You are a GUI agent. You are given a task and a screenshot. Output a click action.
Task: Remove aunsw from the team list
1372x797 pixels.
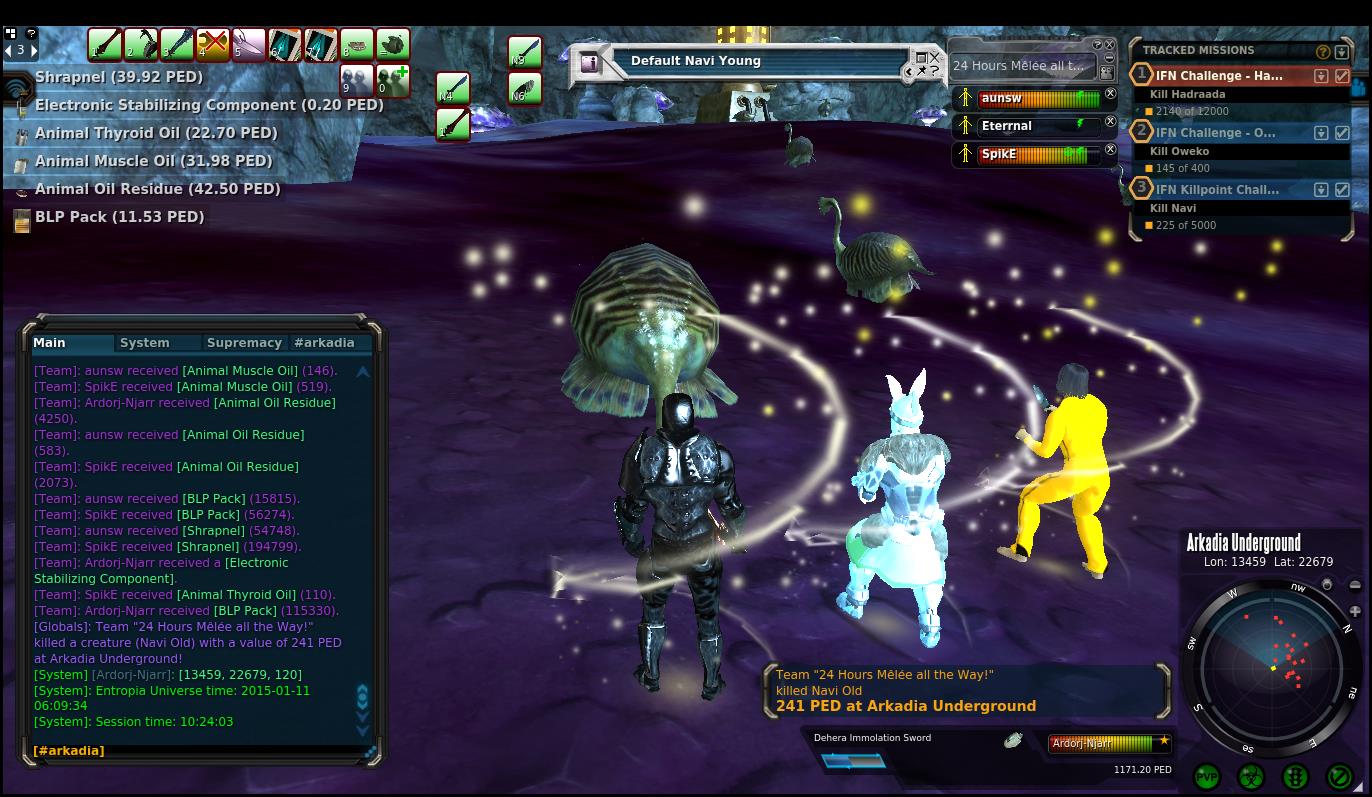click(1110, 94)
